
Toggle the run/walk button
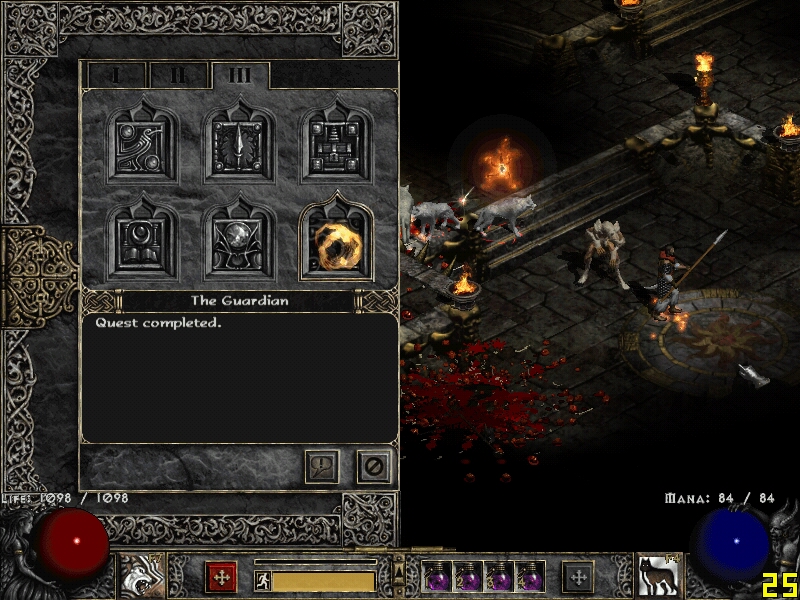click(x=263, y=581)
